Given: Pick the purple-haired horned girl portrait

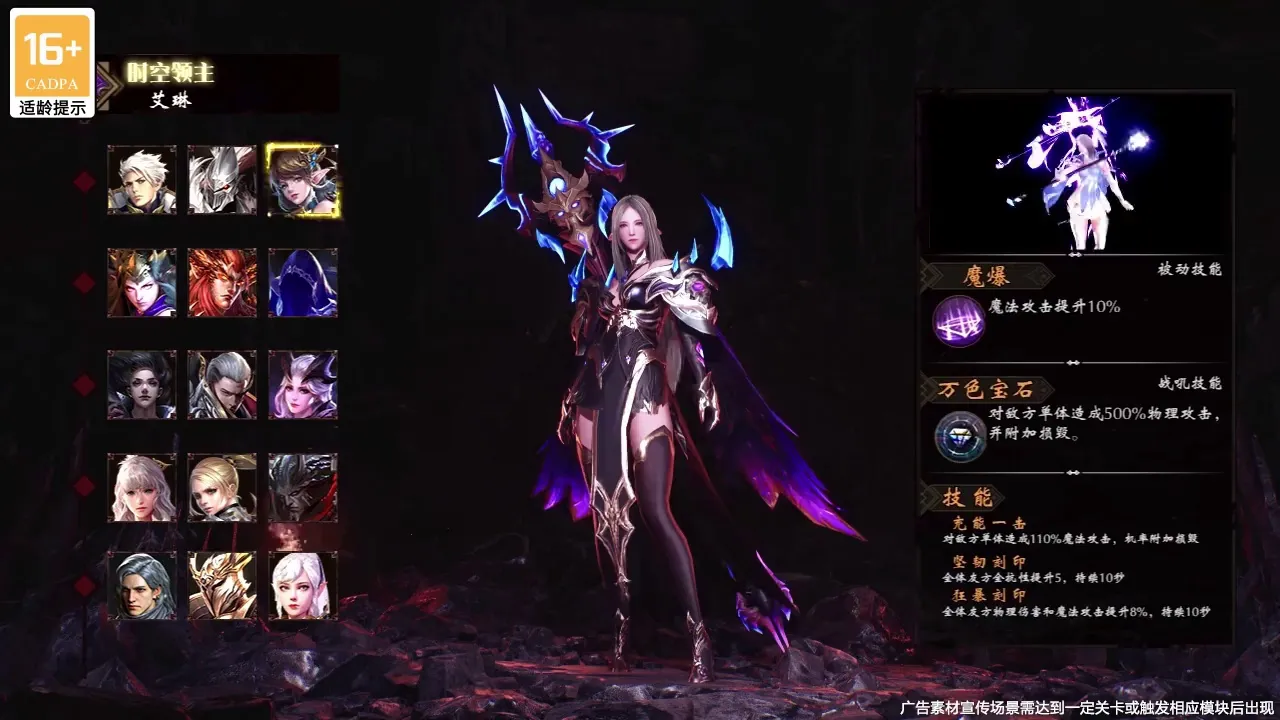Looking at the screenshot, I should pyautogui.click(x=302, y=385).
